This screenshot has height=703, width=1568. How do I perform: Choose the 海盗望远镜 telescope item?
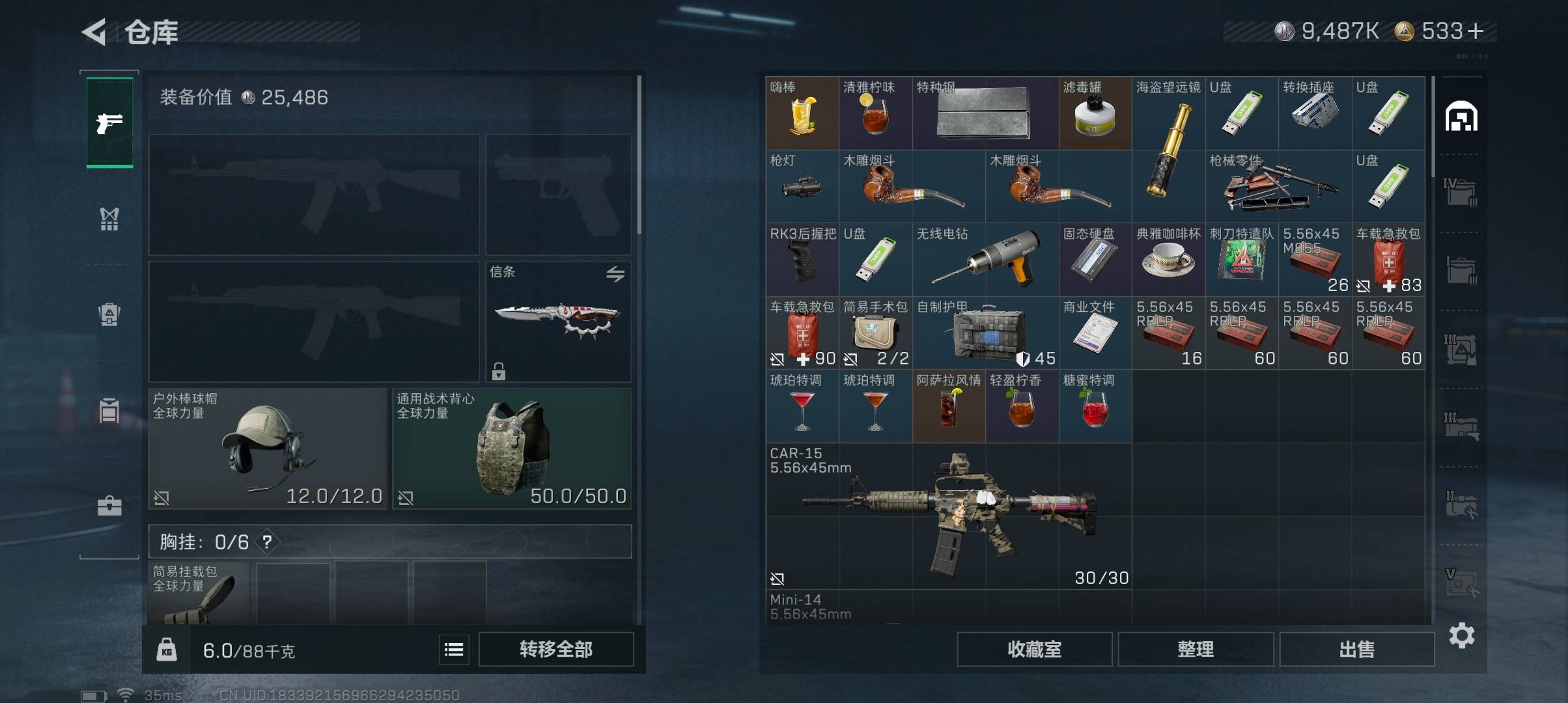pos(1168,150)
